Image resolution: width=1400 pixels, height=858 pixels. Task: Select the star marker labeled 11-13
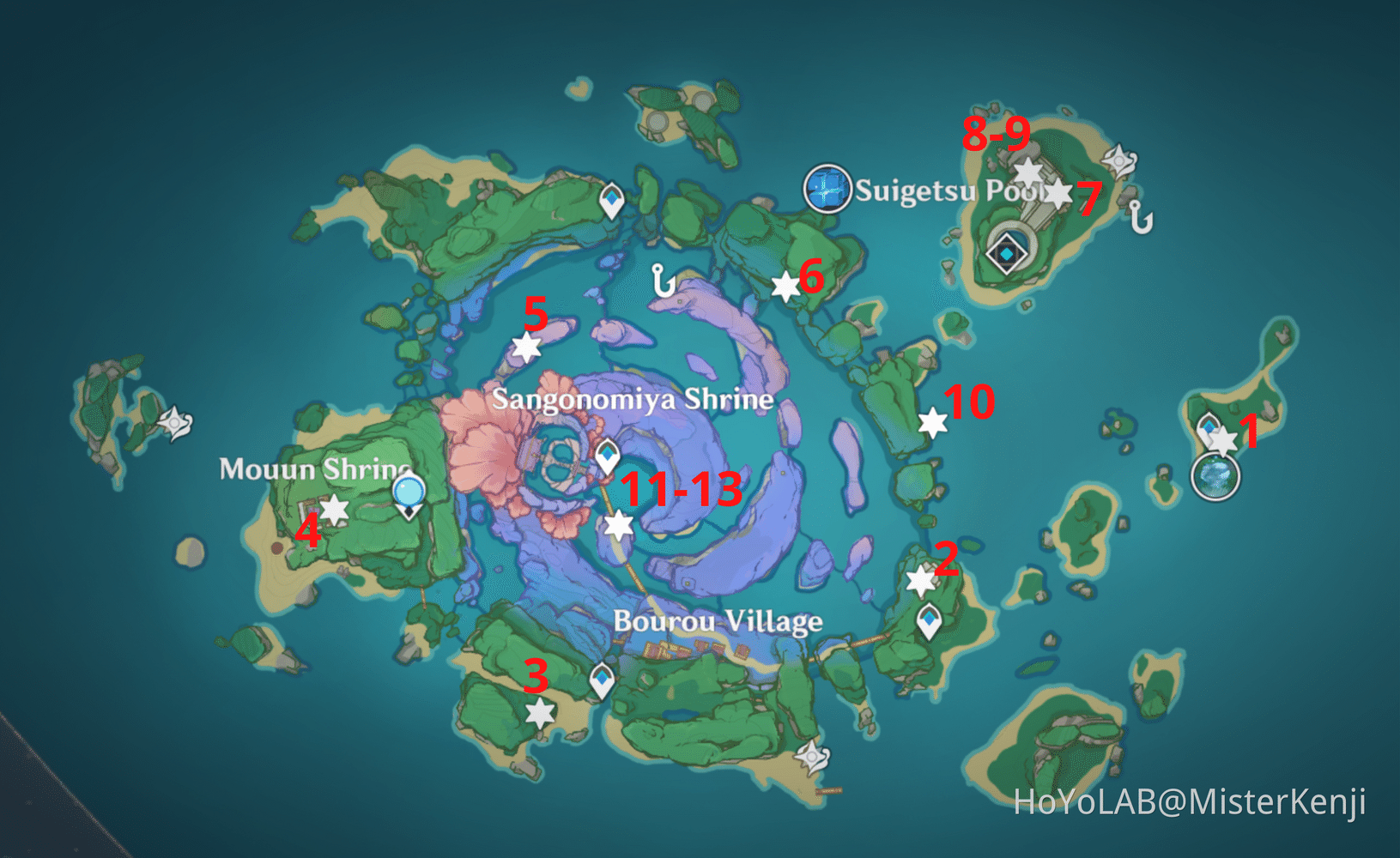(620, 524)
